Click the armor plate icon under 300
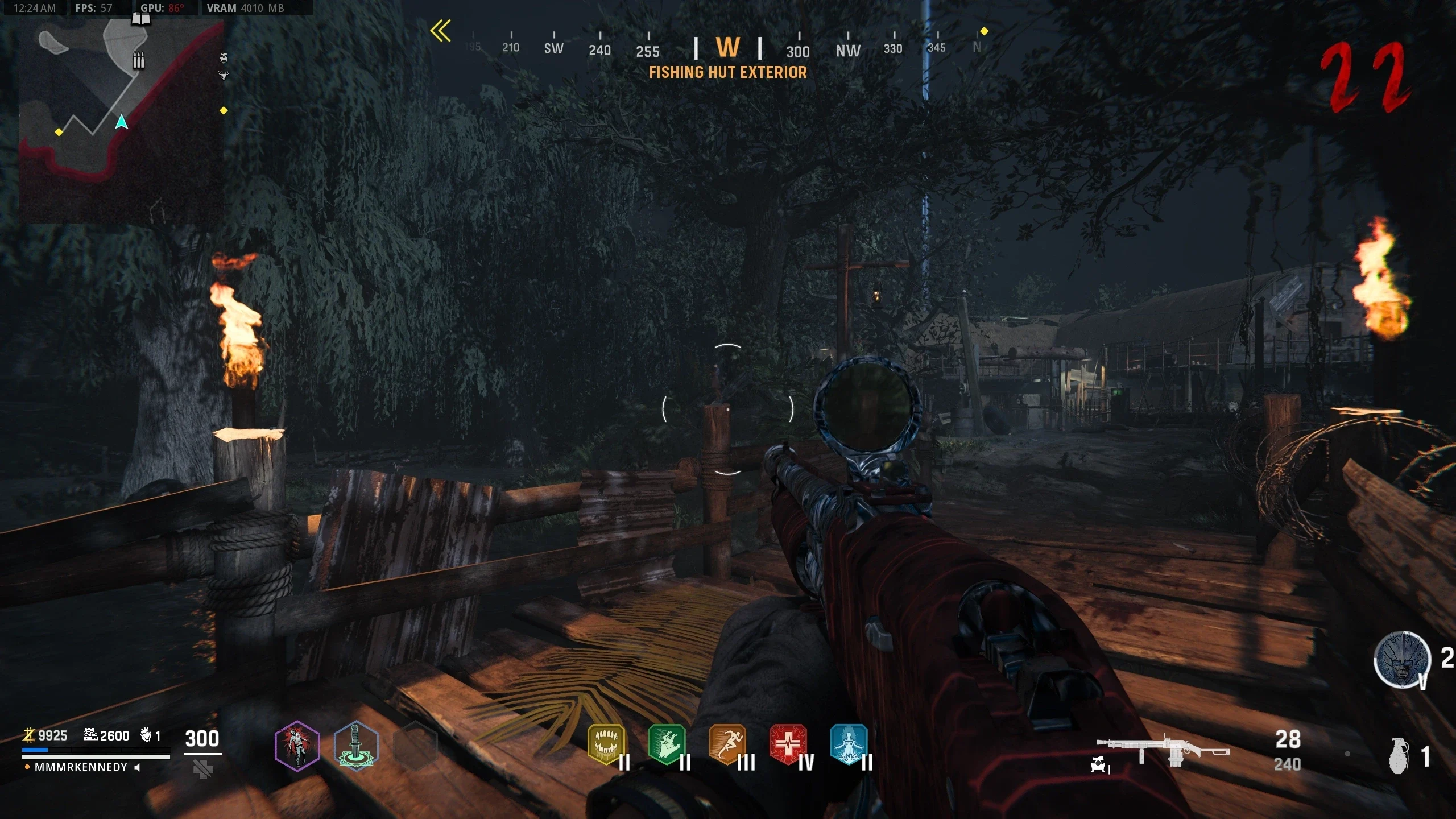Viewport: 1456px width, 819px height. (x=203, y=770)
